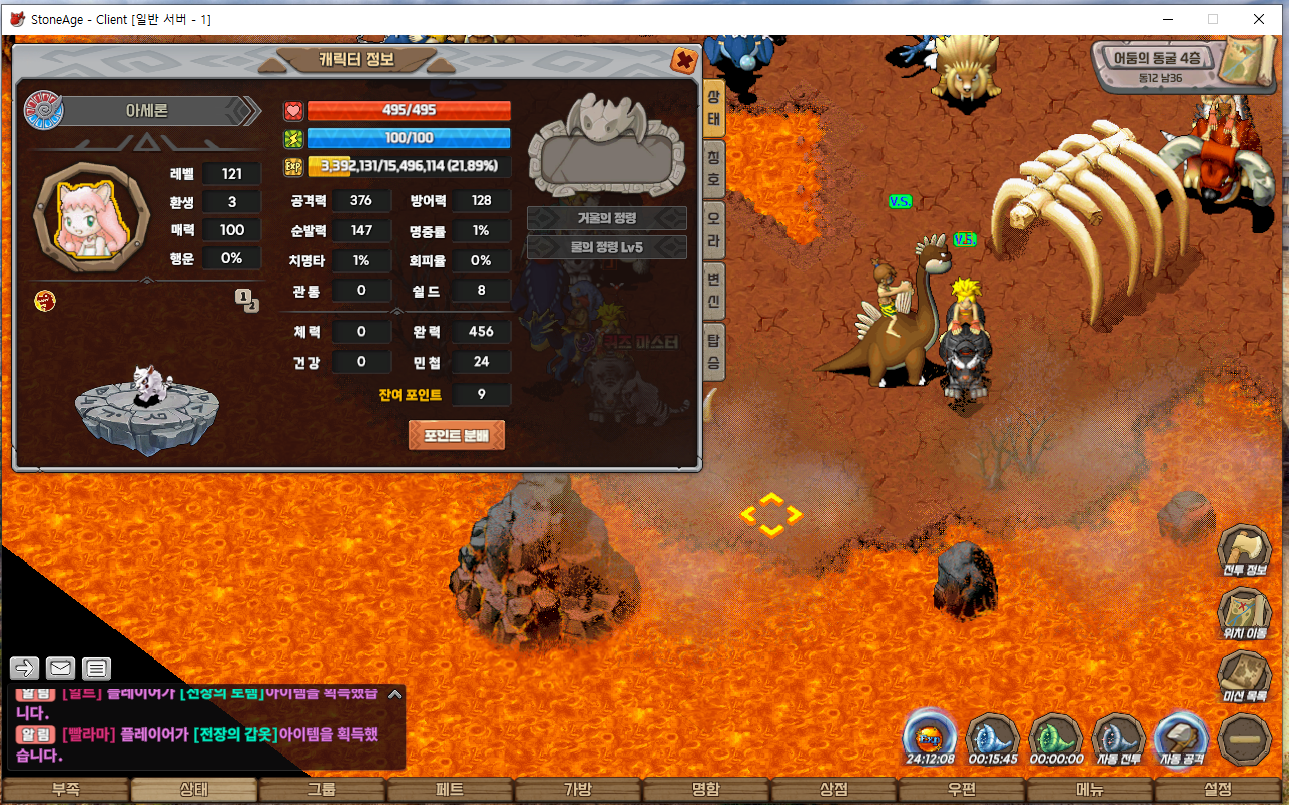This screenshot has height=805, width=1289.
Task: Toggle the 자동 전투 horn icon
Action: 1118,739
